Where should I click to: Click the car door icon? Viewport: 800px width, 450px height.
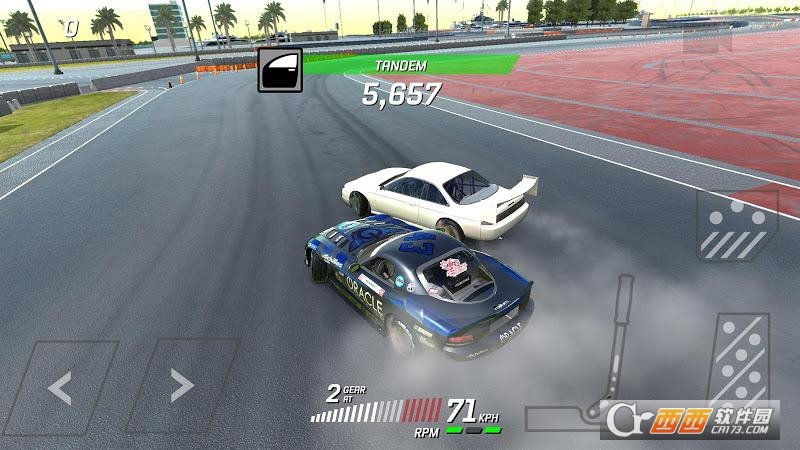pos(279,70)
